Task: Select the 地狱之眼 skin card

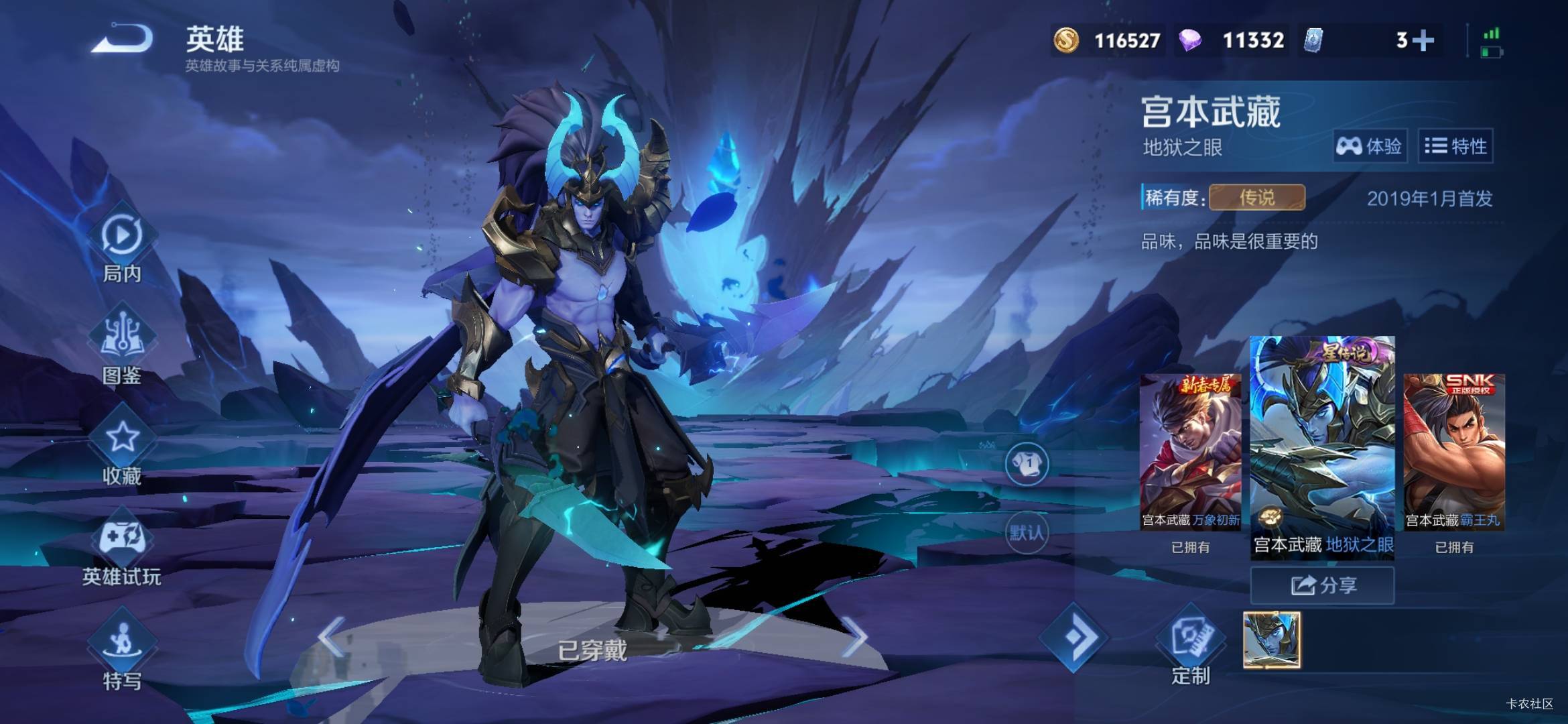Action: 1322,445
